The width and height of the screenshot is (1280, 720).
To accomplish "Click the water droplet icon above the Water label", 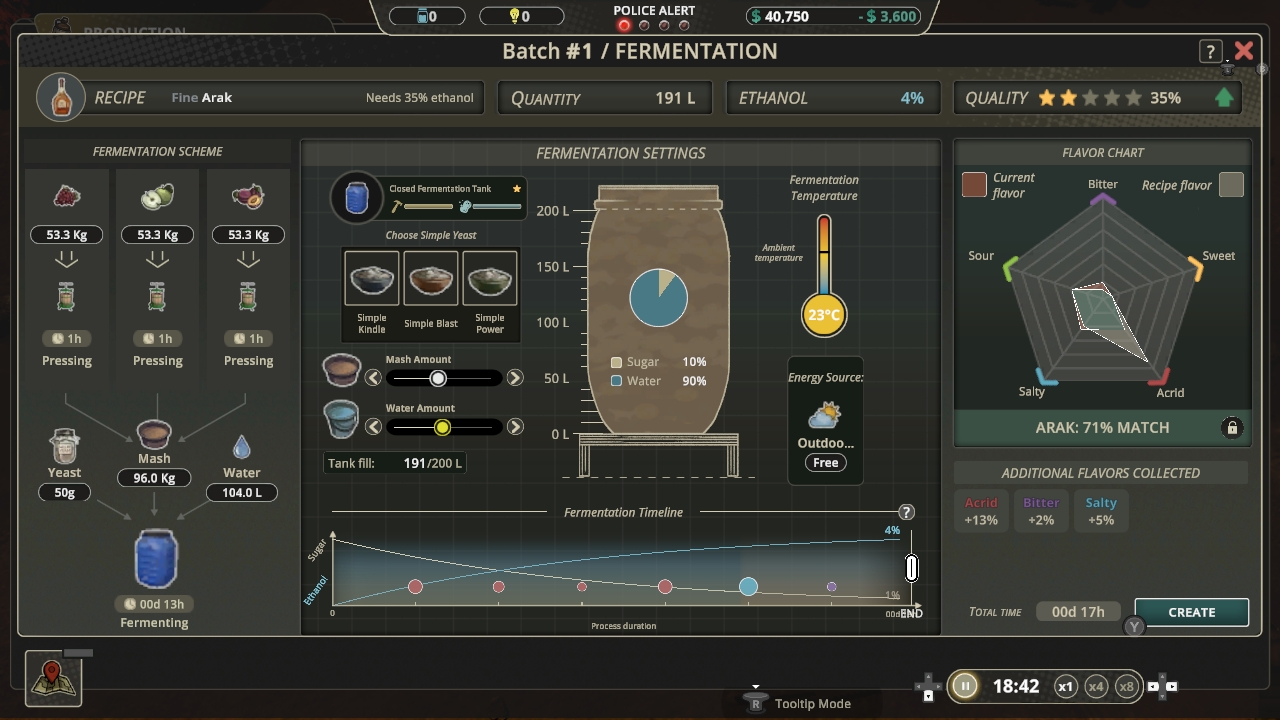I will tap(243, 446).
